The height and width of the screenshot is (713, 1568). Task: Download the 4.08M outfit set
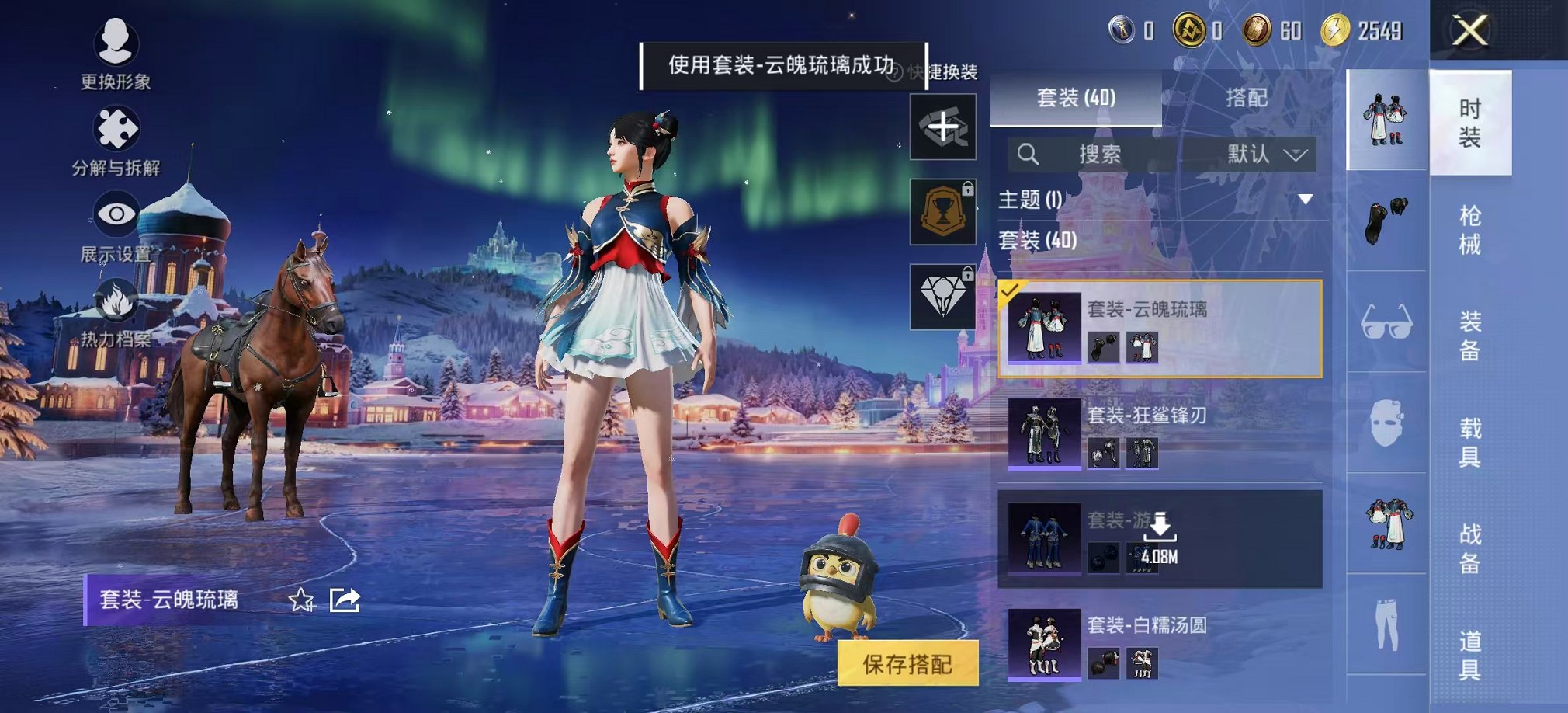point(1160,537)
